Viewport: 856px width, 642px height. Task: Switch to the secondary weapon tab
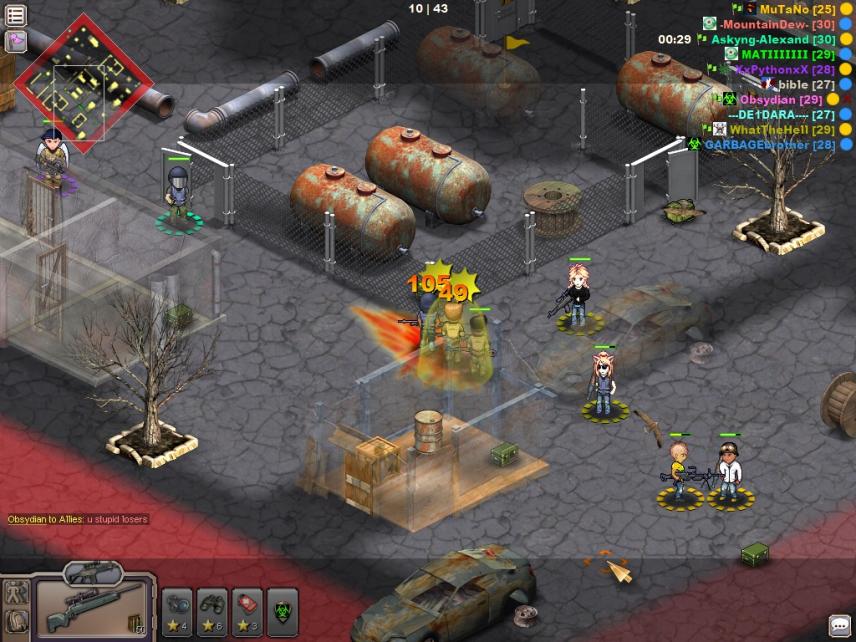coord(92,572)
